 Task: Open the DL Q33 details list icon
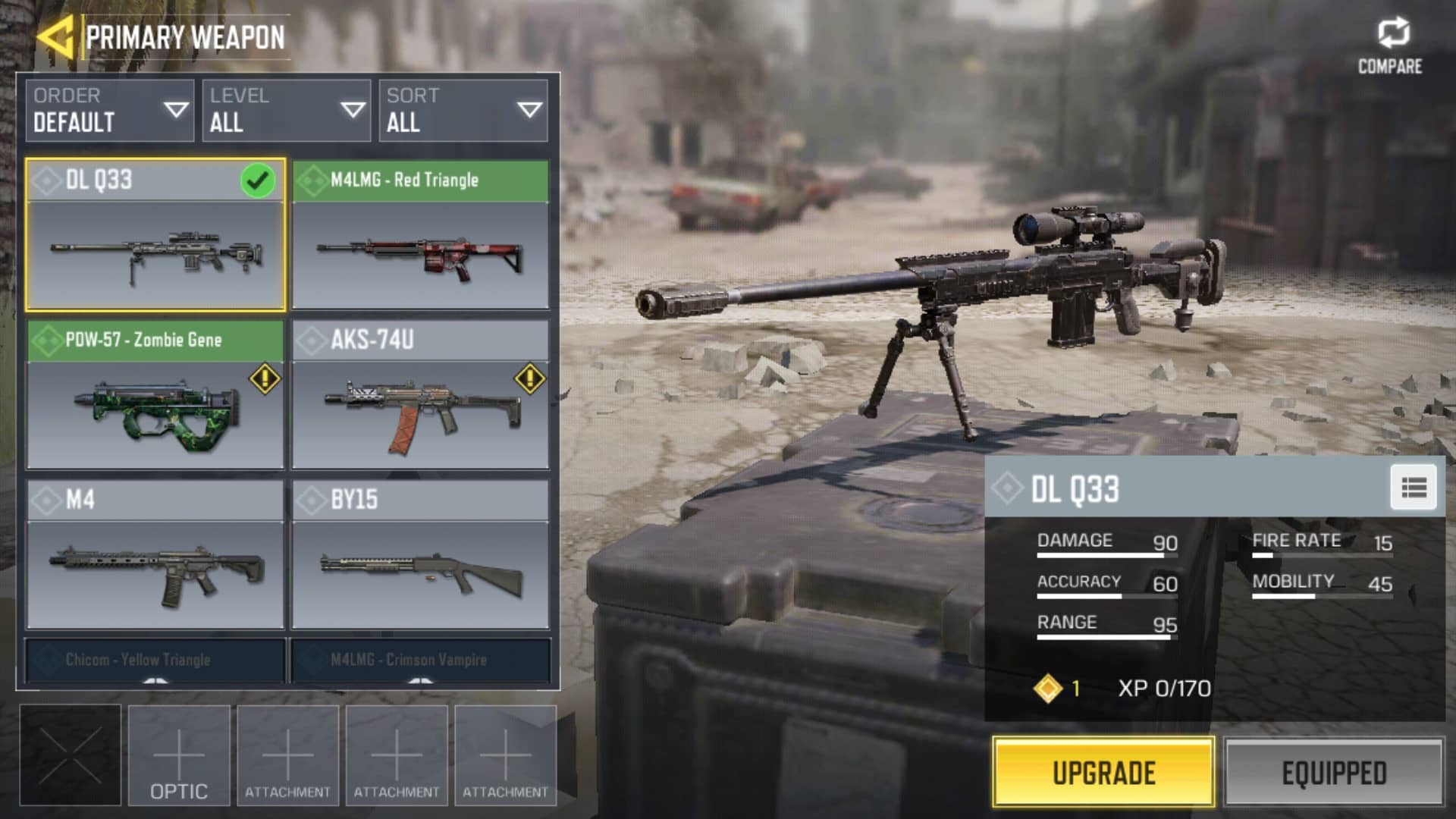point(1414,488)
